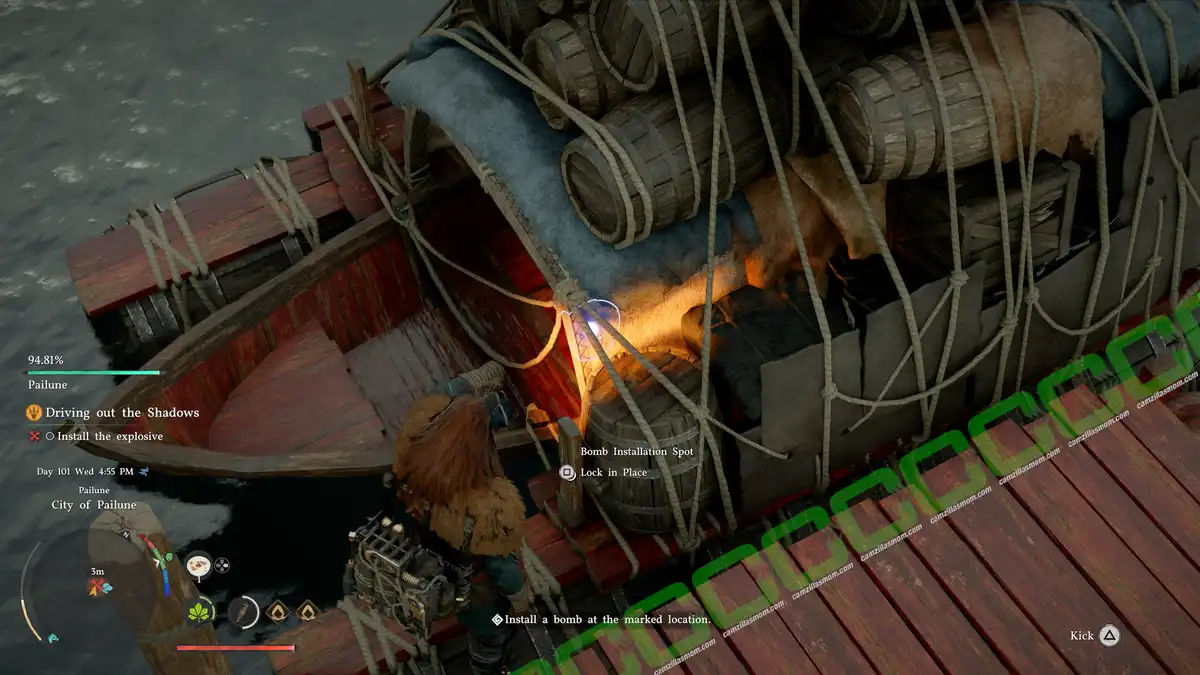1200x675 pixels.
Task: Select the food dish quick slot
Action: [x=198, y=565]
